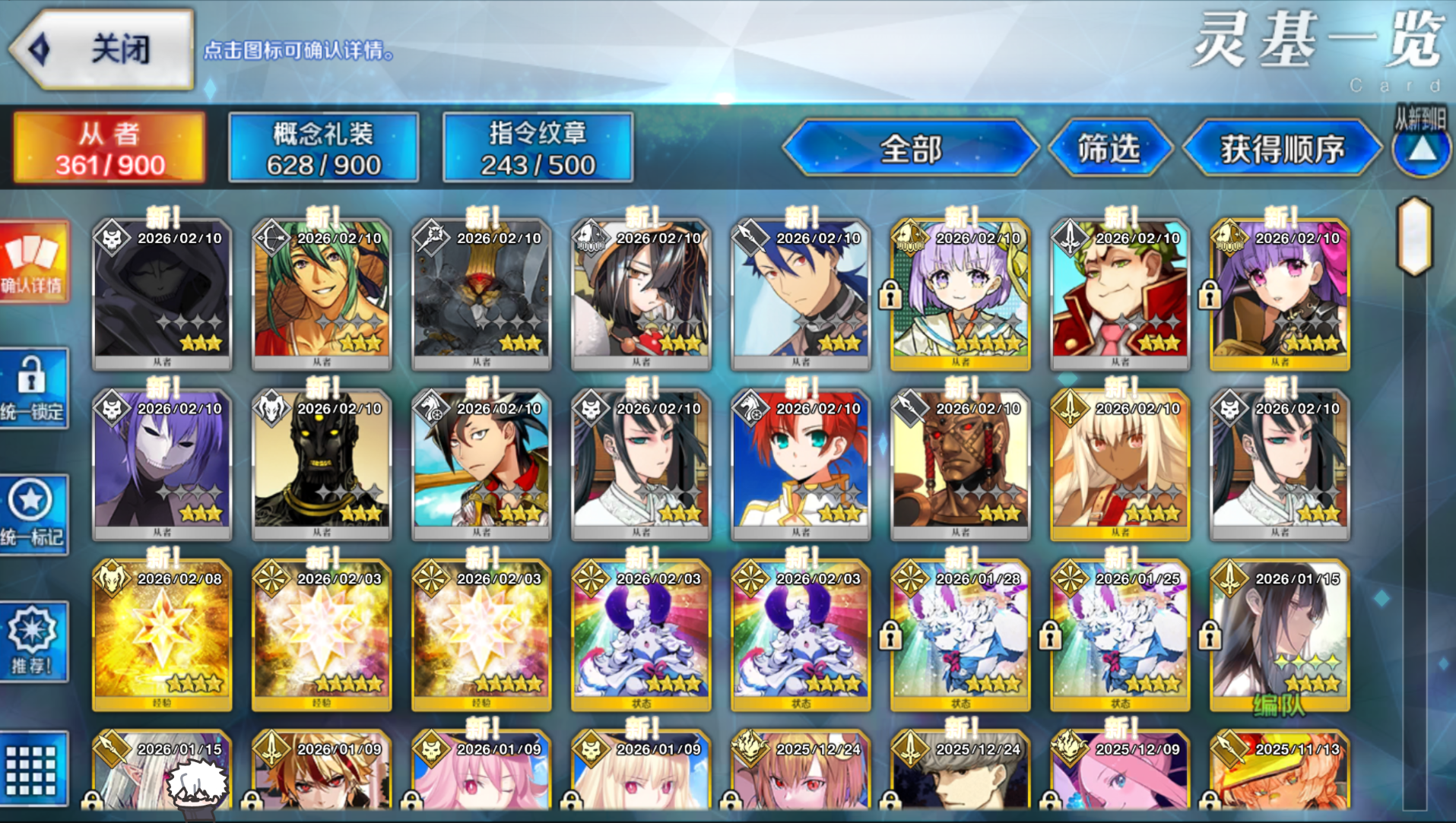Viewport: 1456px width, 823px height.
Task: Open the 筛选 filter options
Action: (x=1109, y=148)
